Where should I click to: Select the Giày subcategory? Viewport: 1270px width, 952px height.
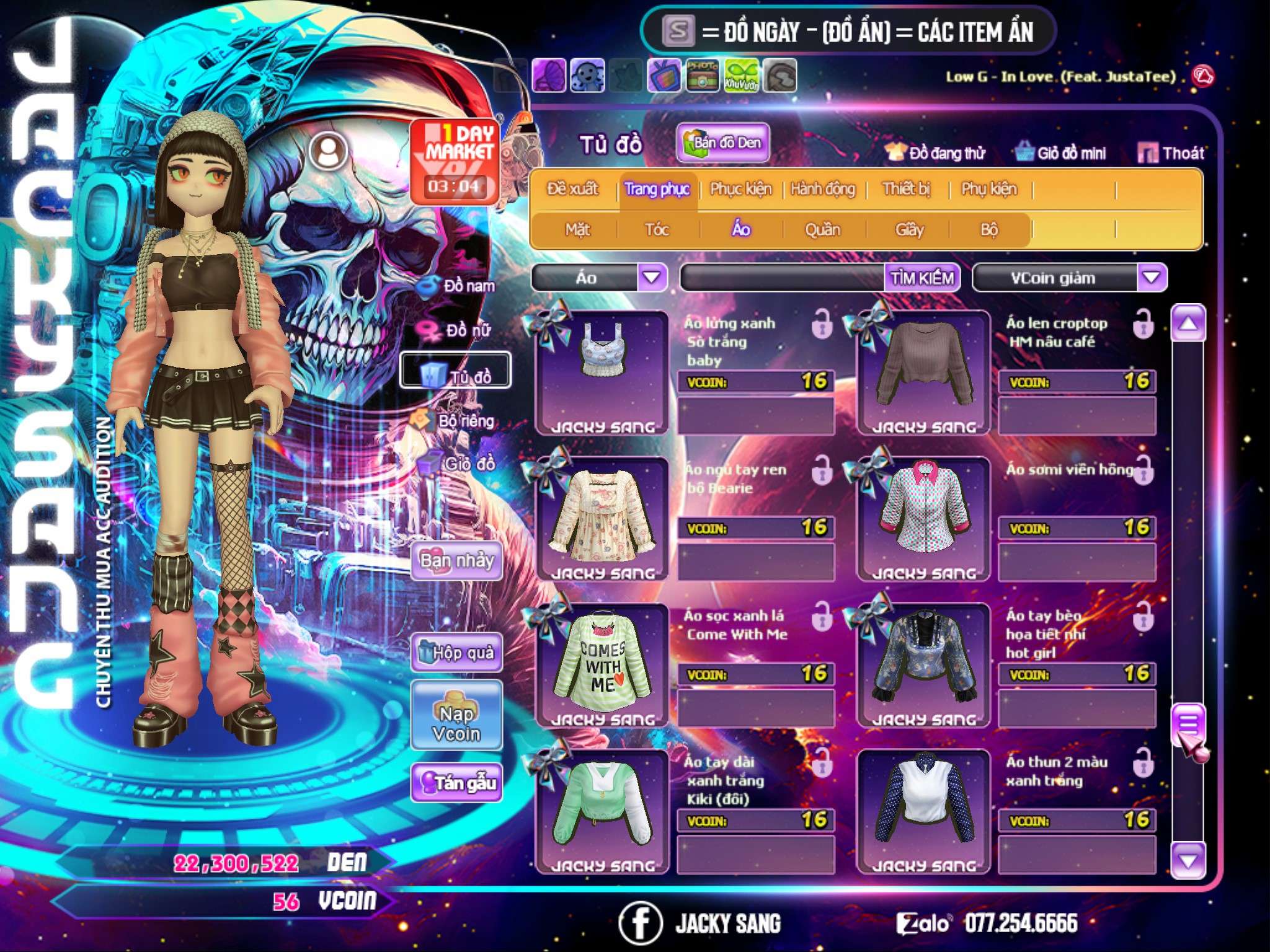(909, 230)
